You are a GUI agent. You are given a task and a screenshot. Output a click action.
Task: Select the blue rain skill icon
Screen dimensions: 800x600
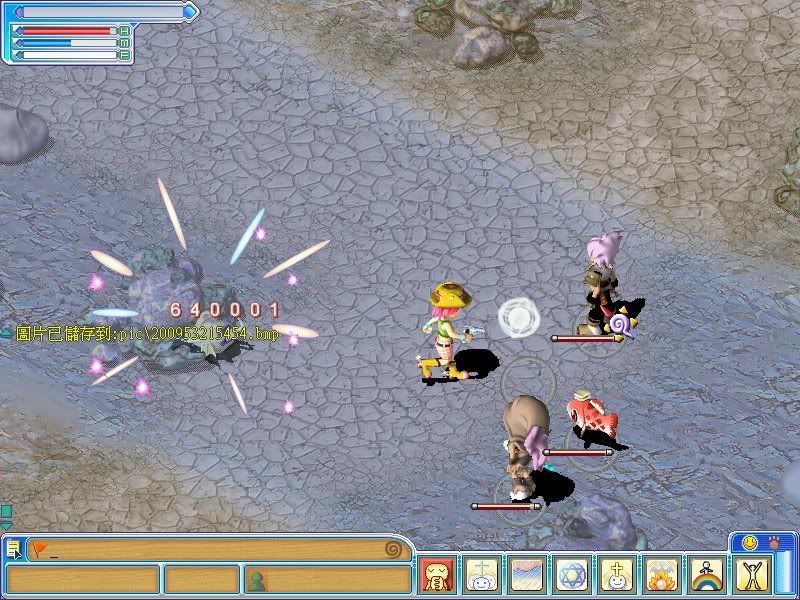(528, 576)
